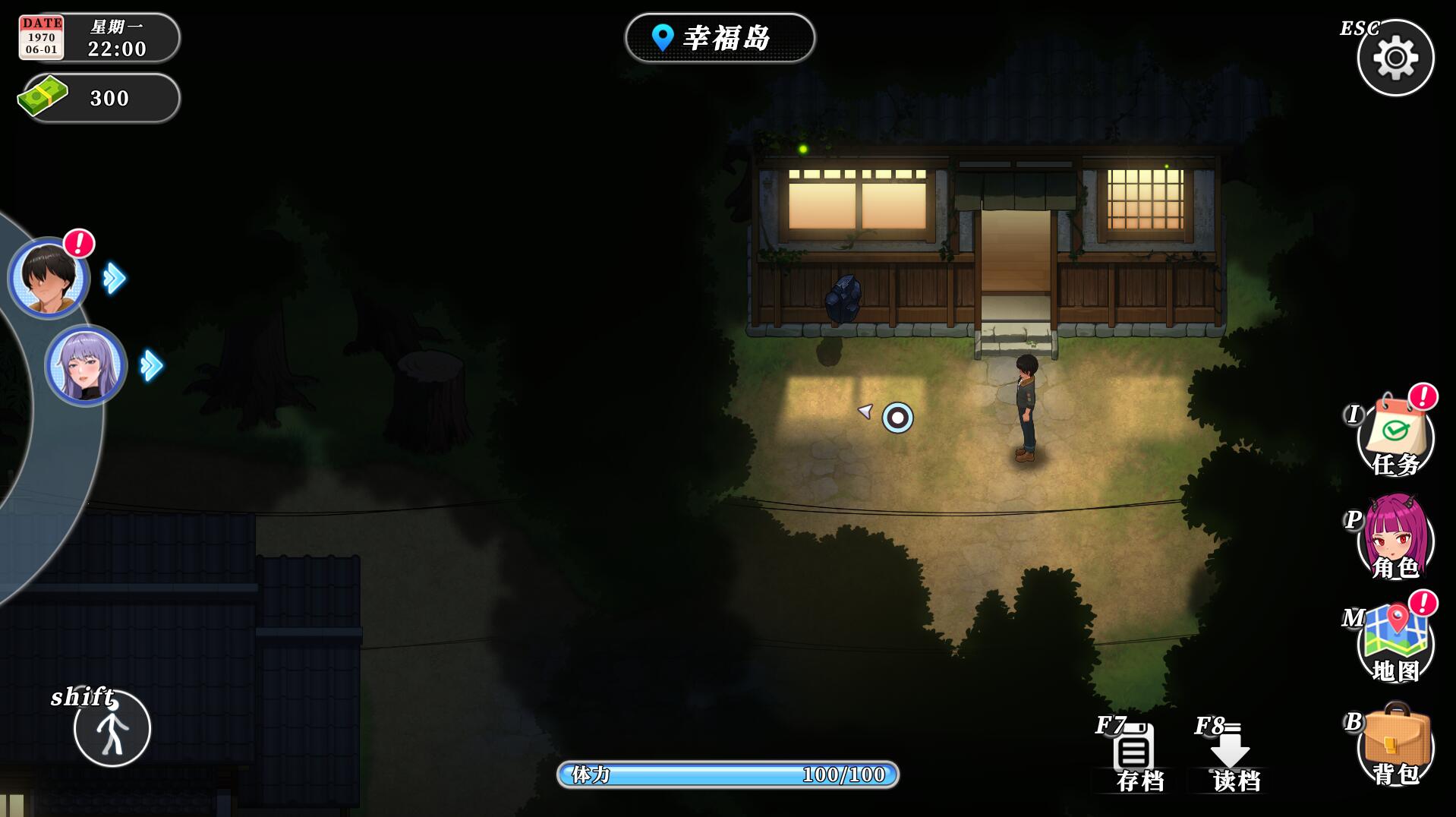This screenshot has height=817, width=1456.
Task: Expand arrows beside the purple-haired woman portrait
Action: (x=152, y=365)
